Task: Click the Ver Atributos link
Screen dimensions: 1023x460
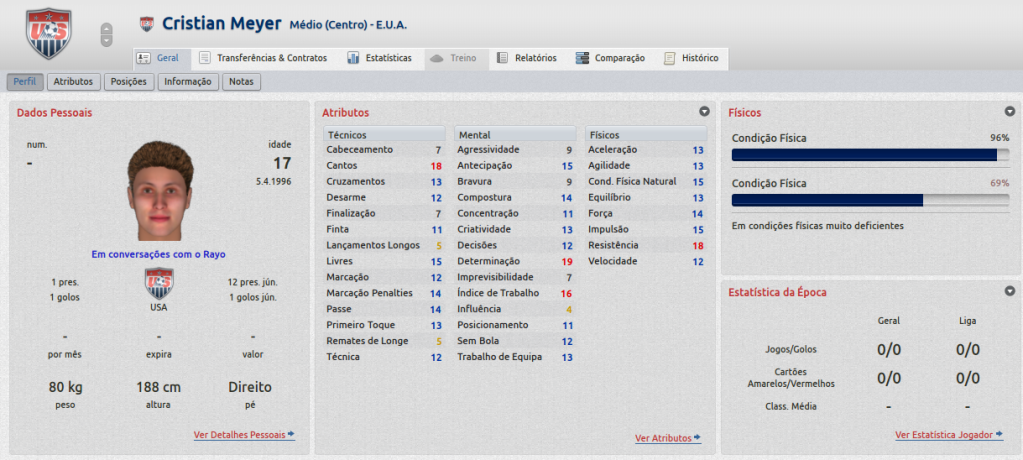Action: point(668,438)
